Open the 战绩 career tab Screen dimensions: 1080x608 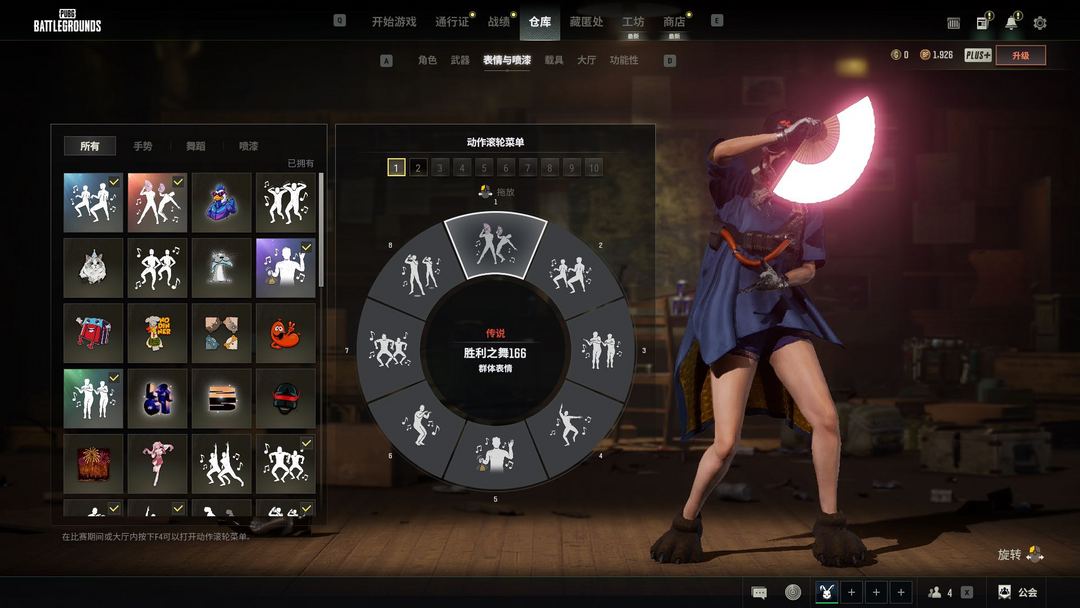498,21
